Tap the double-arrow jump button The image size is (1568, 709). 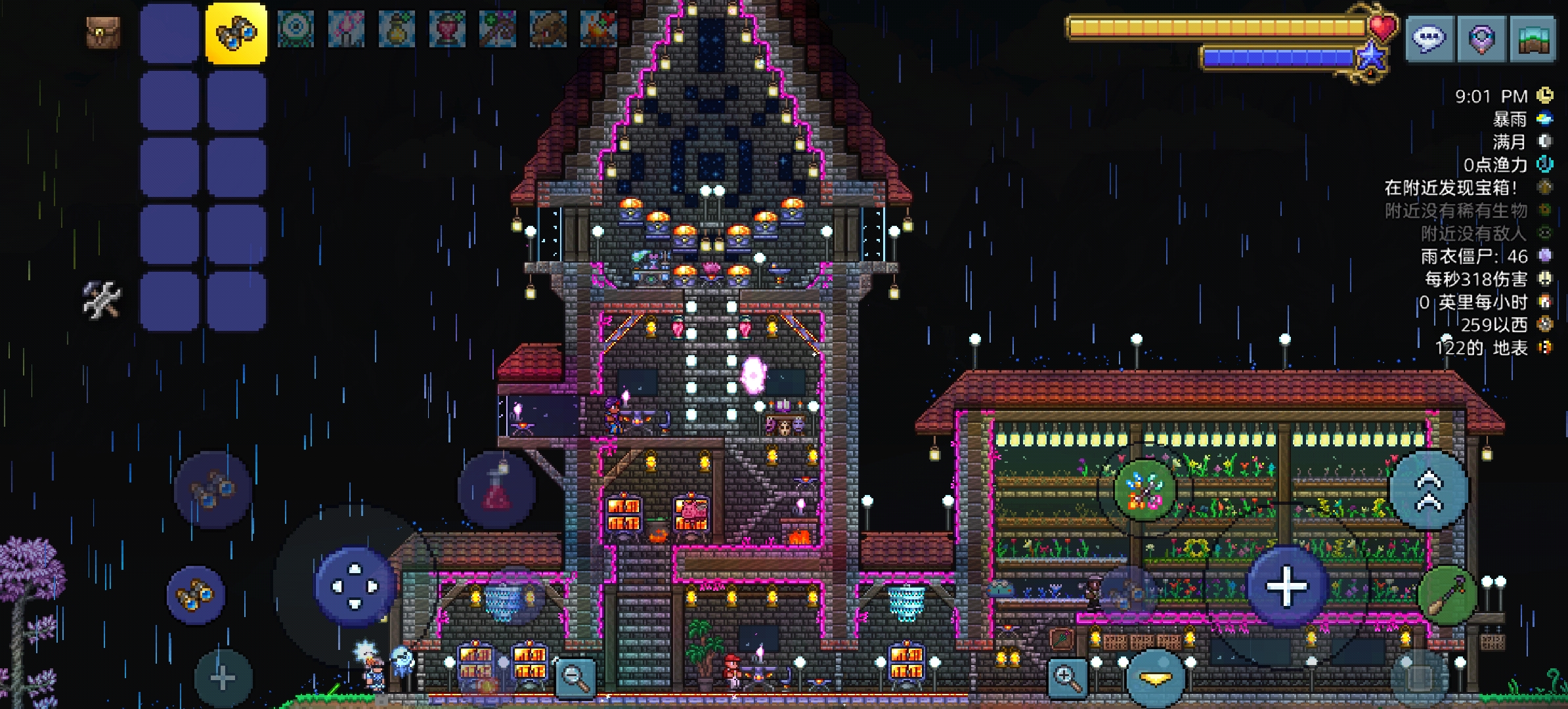[x=1428, y=490]
